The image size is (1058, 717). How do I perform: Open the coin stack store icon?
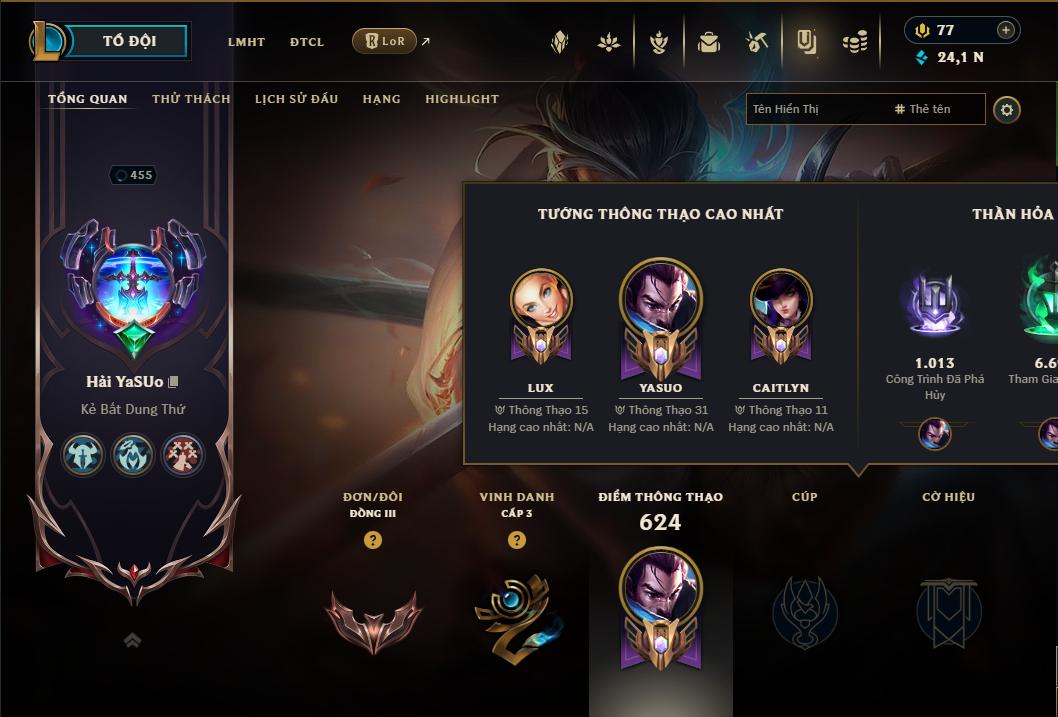854,42
